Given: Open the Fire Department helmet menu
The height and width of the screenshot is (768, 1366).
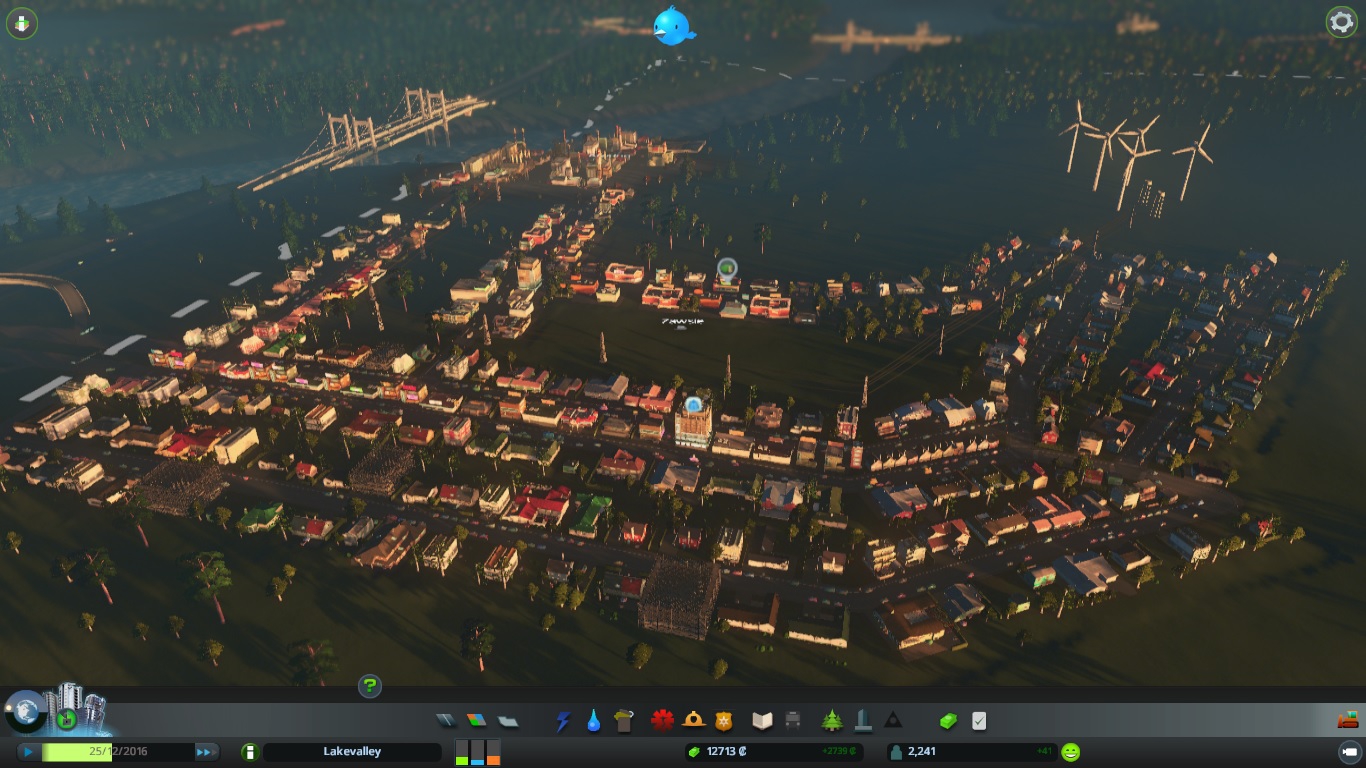Looking at the screenshot, I should (692, 720).
